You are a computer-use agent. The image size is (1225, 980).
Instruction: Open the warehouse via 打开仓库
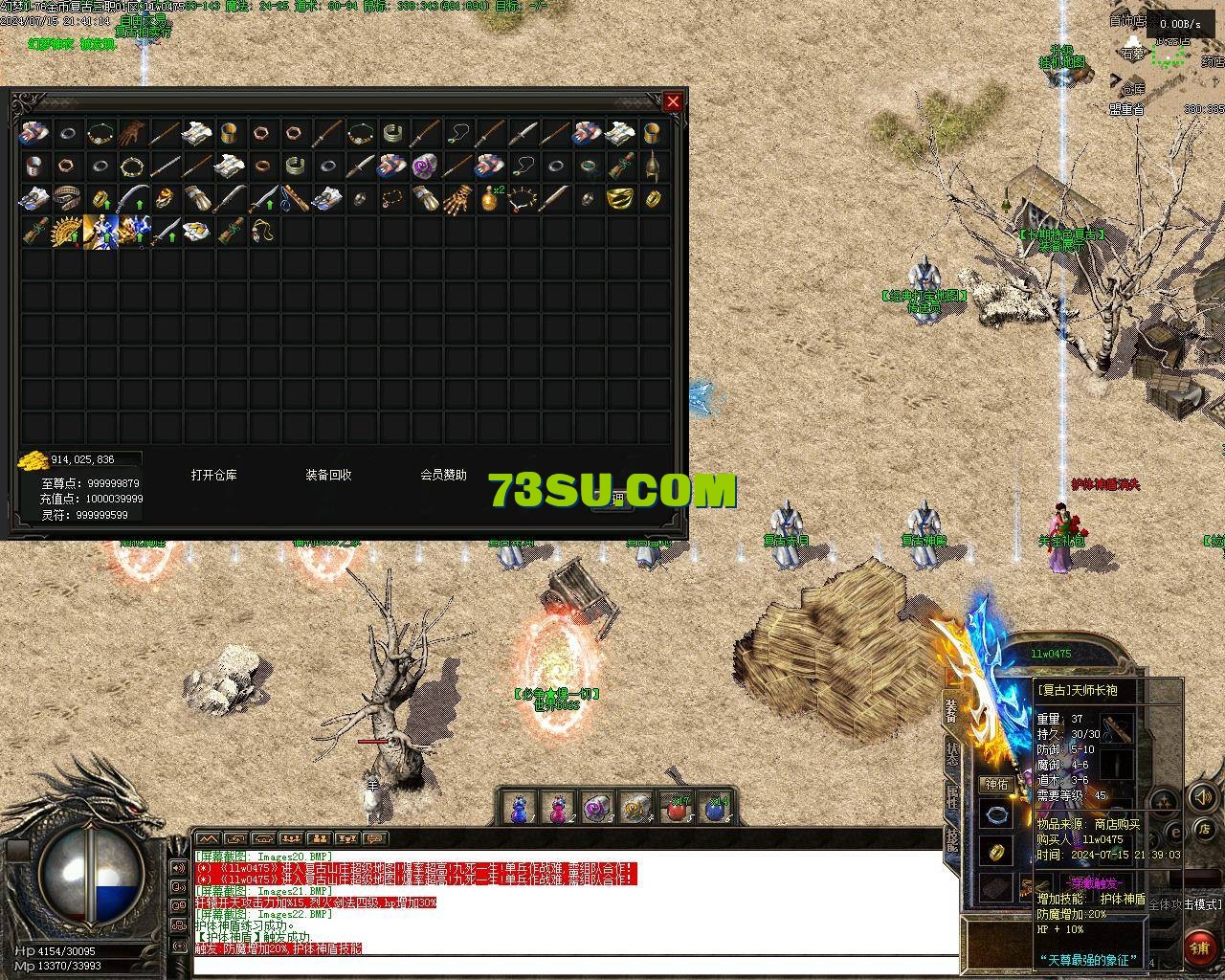click(x=213, y=475)
